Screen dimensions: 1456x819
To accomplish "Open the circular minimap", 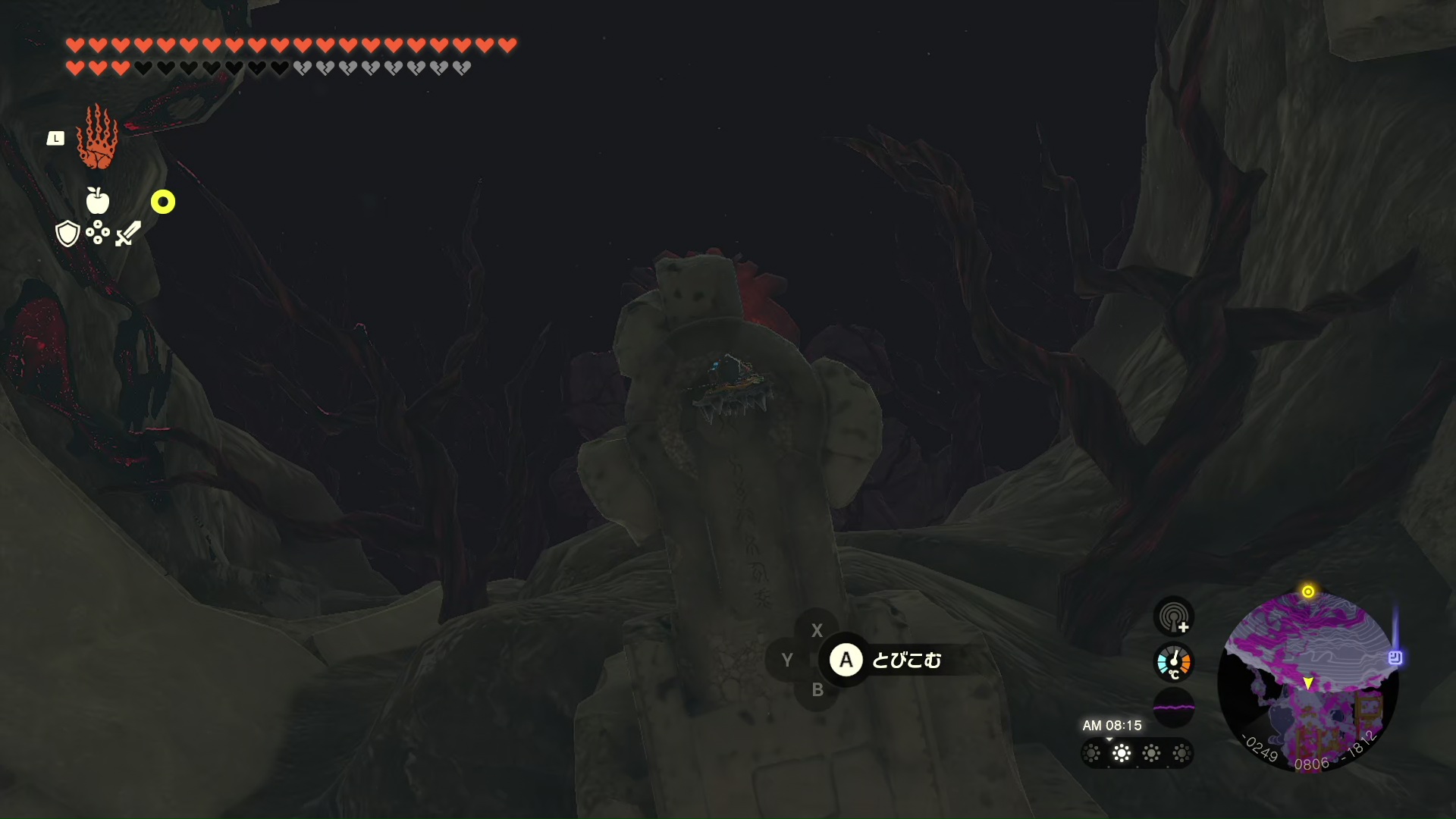I will click(1307, 682).
